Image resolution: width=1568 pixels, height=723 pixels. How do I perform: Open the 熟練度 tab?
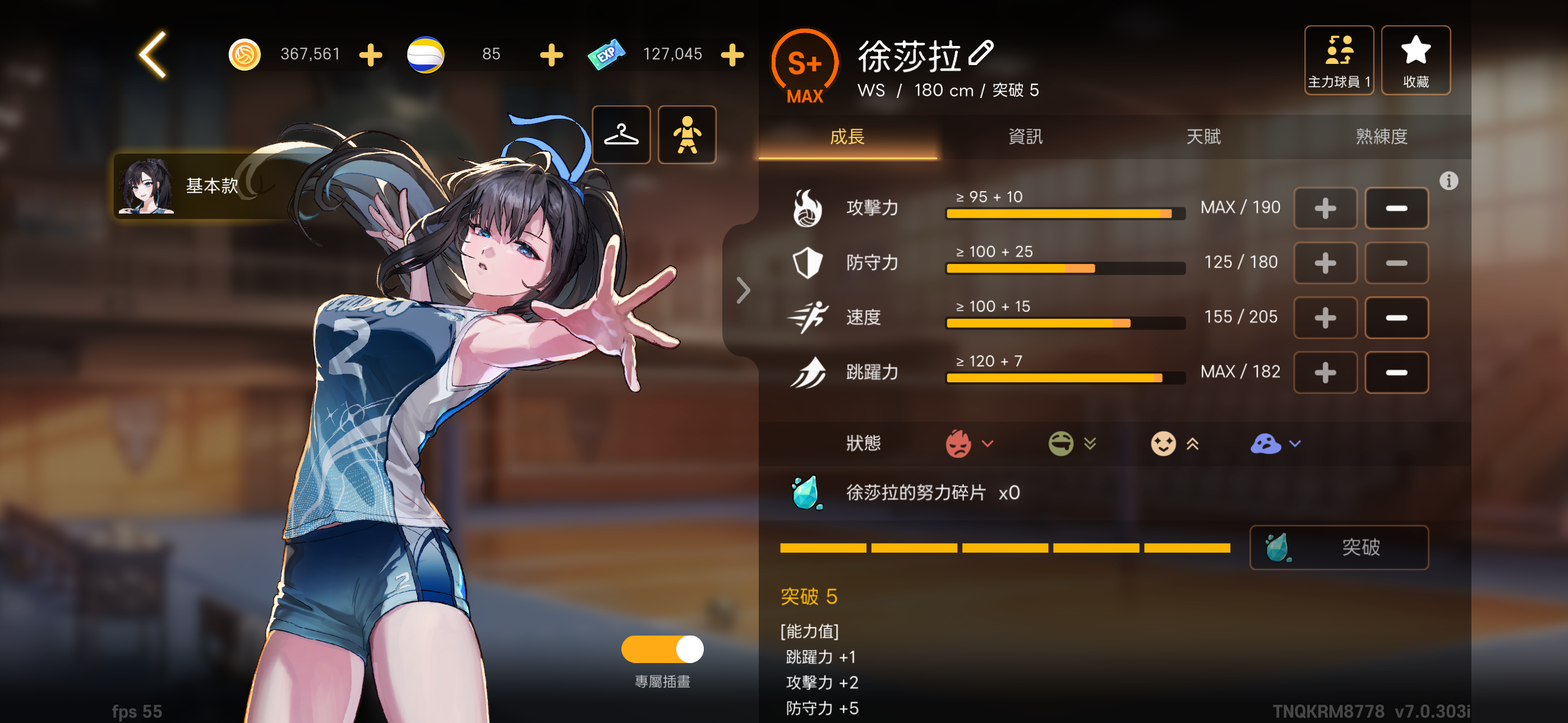[x=1381, y=136]
